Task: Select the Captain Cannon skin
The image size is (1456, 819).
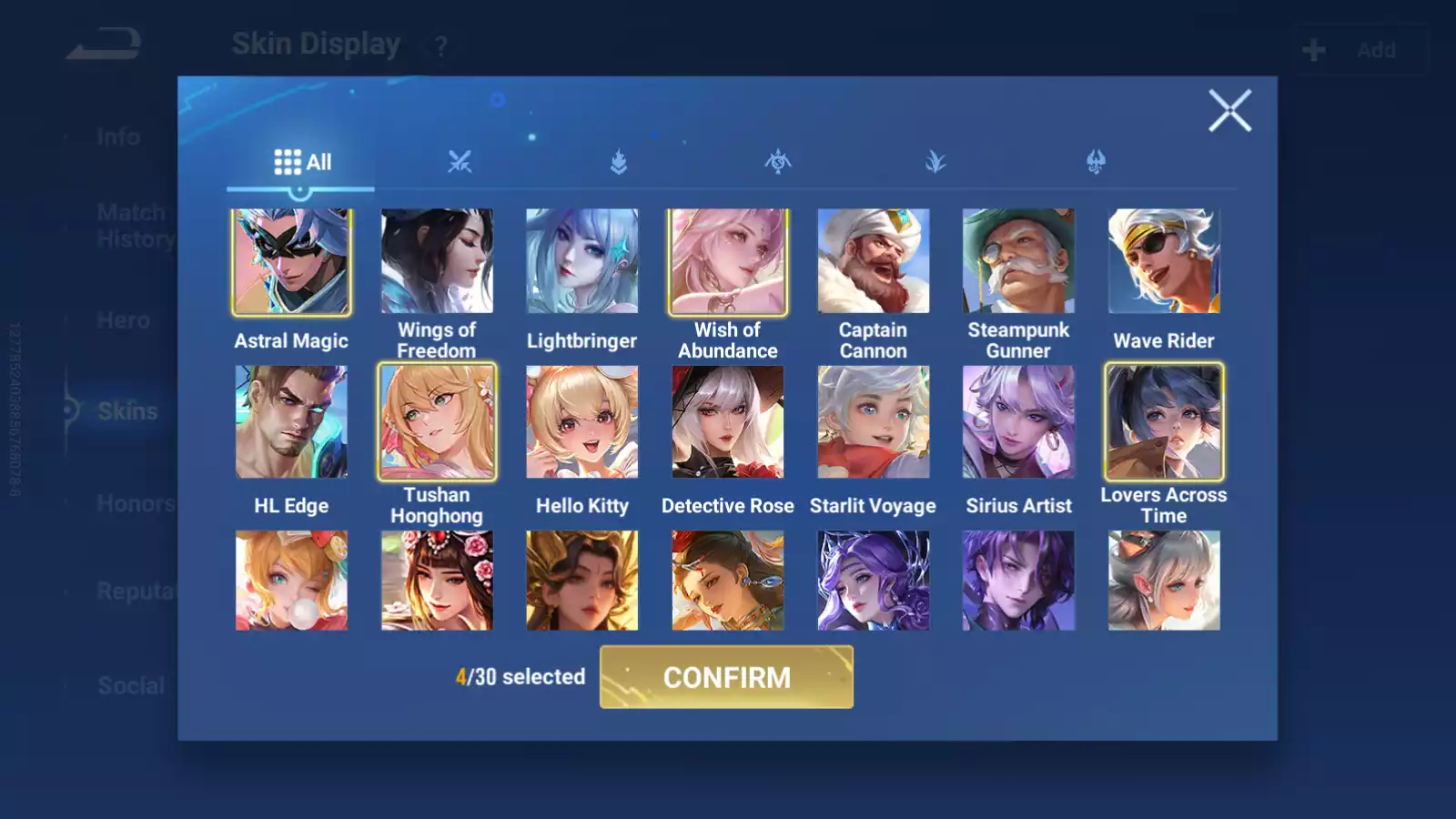Action: 874,262
